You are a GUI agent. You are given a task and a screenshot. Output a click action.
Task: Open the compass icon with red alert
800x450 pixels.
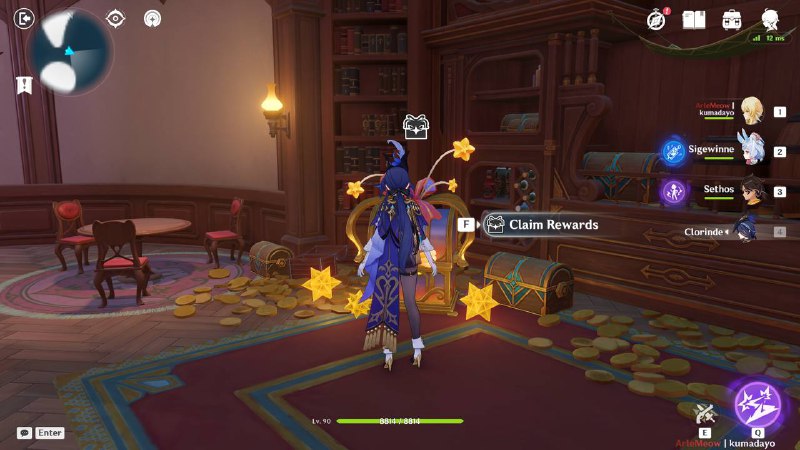656,19
